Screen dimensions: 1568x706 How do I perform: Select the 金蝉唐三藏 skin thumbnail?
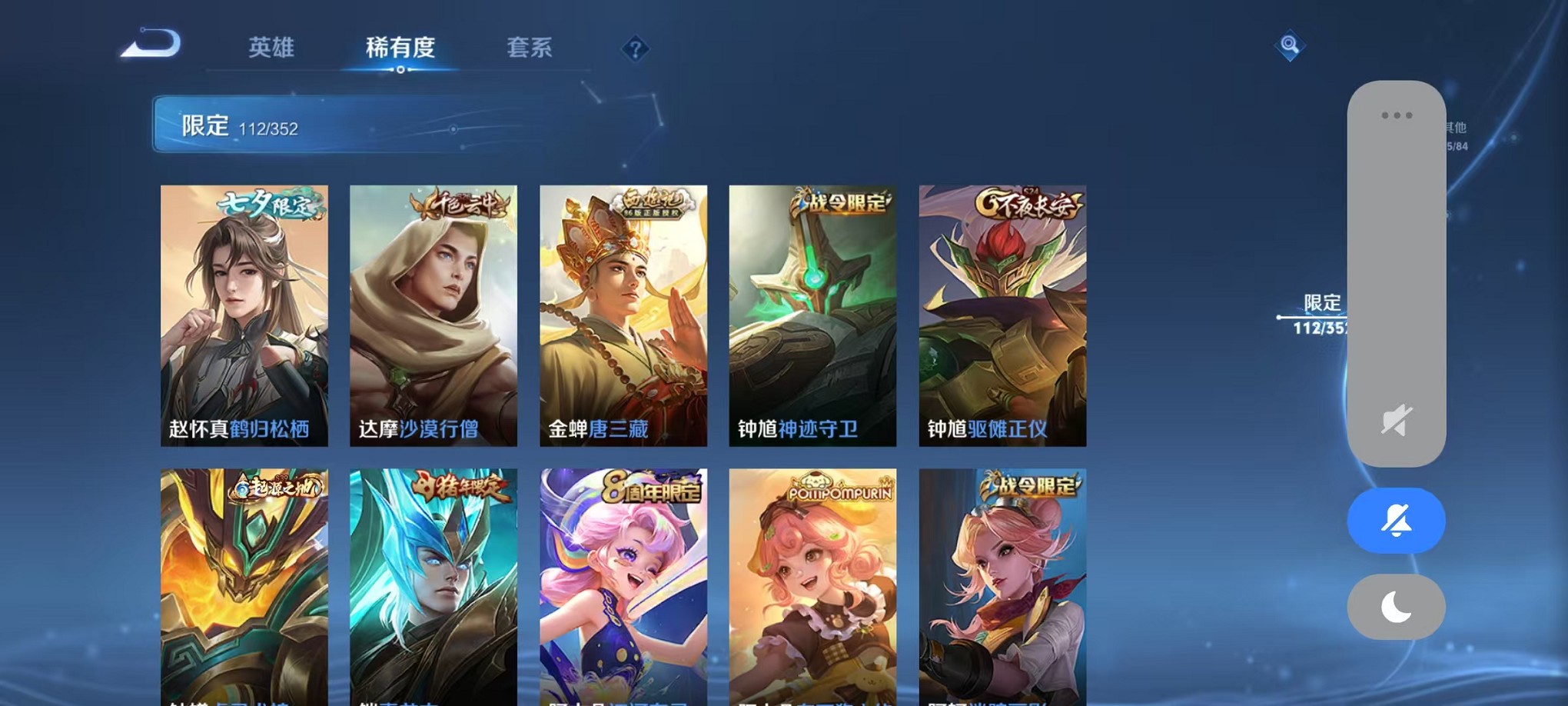pyautogui.click(x=624, y=315)
